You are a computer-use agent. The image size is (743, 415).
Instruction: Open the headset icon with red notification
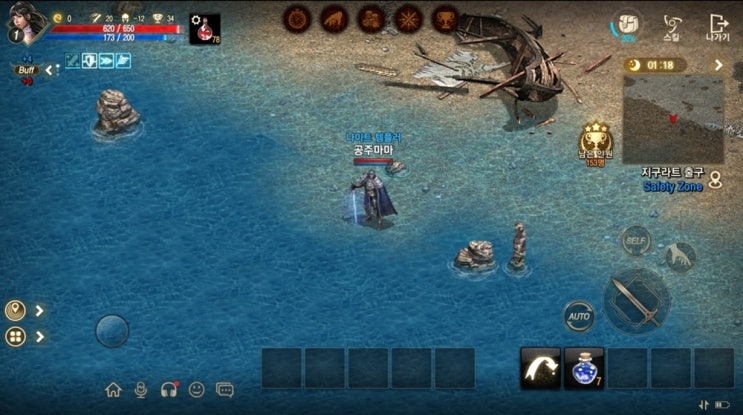pyautogui.click(x=169, y=389)
